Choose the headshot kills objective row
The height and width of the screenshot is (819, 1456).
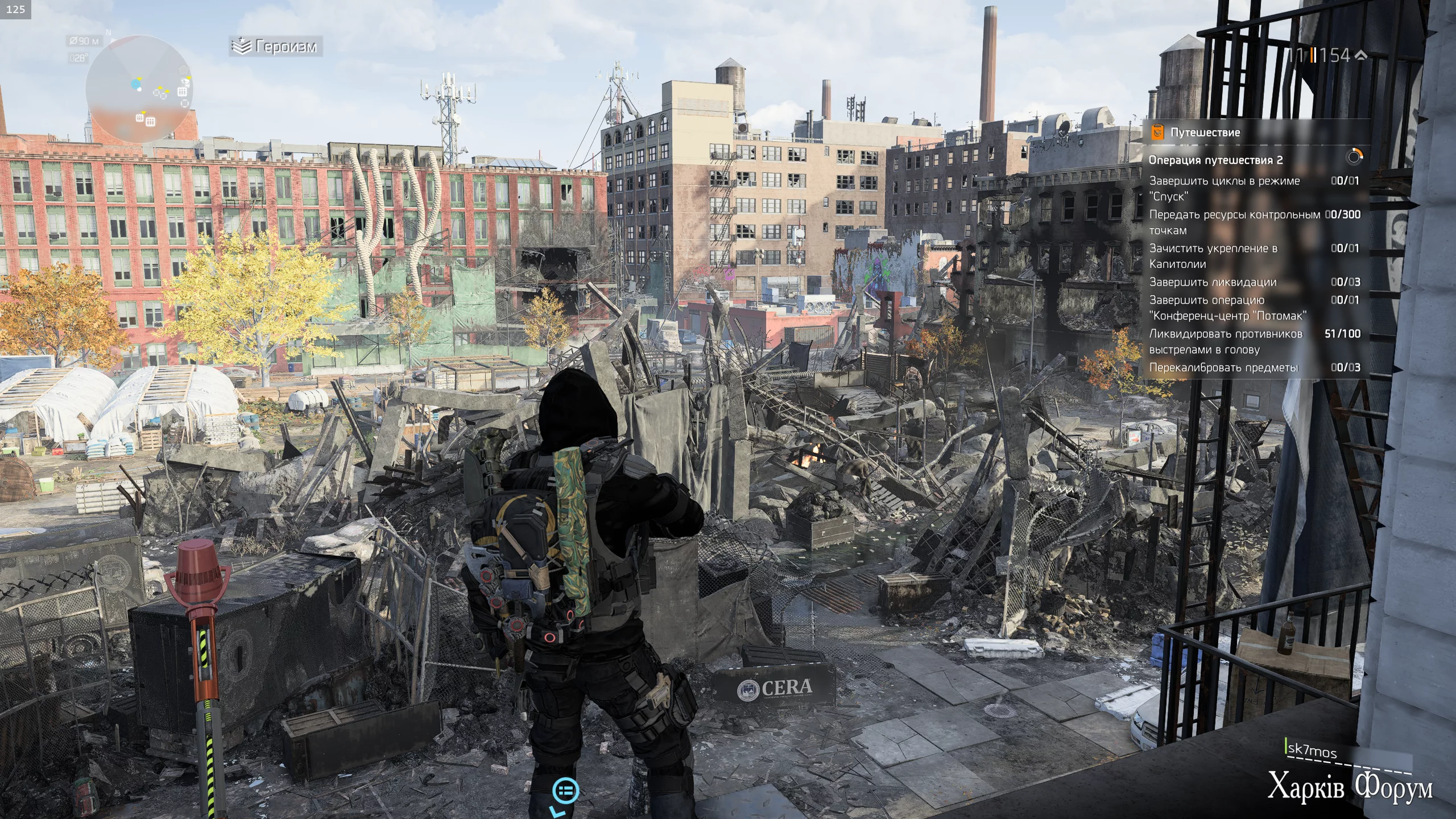point(1226,341)
